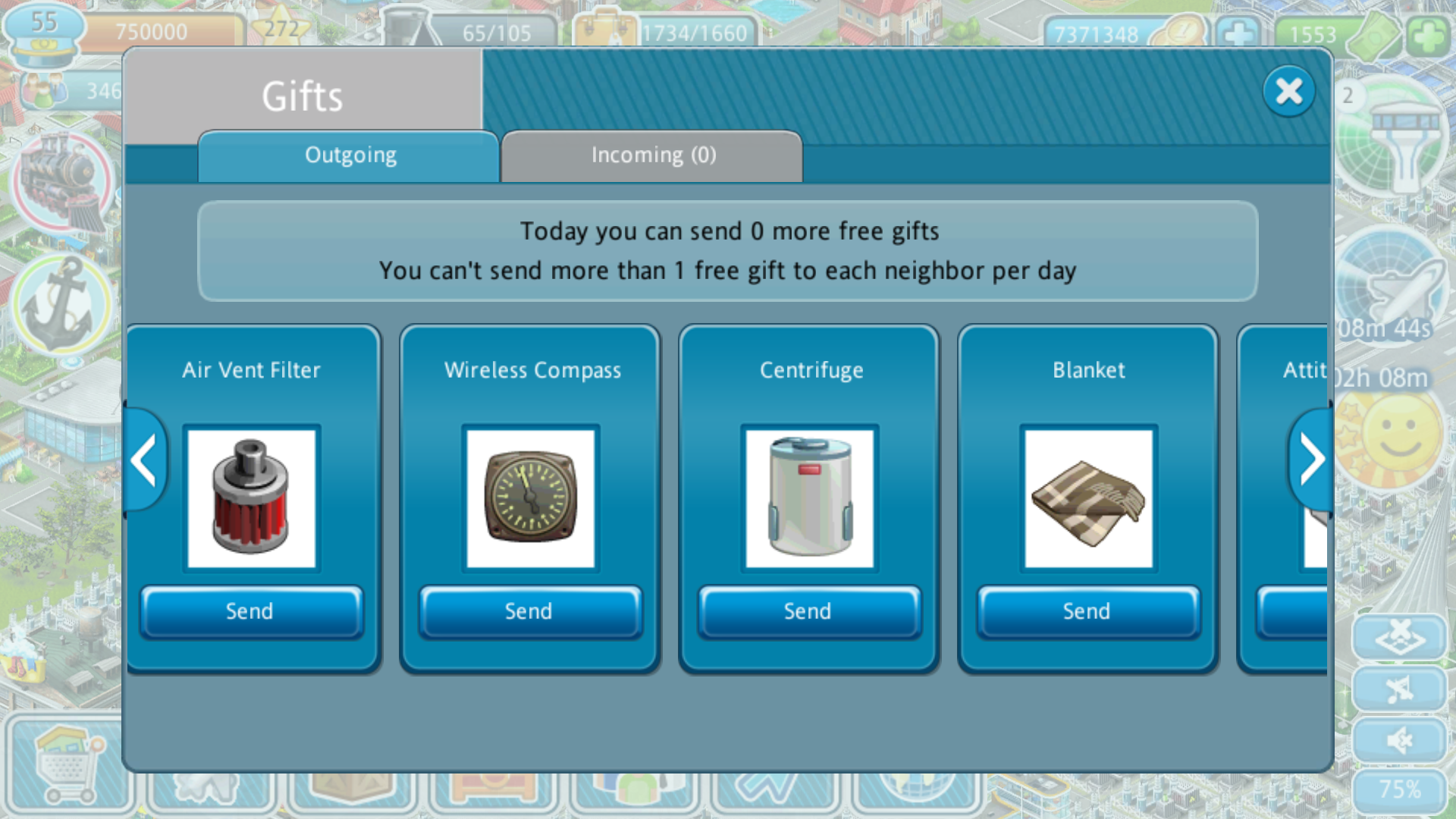Viewport: 1456px width, 819px height.
Task: Send the Wireless Compass gift
Action: click(530, 611)
